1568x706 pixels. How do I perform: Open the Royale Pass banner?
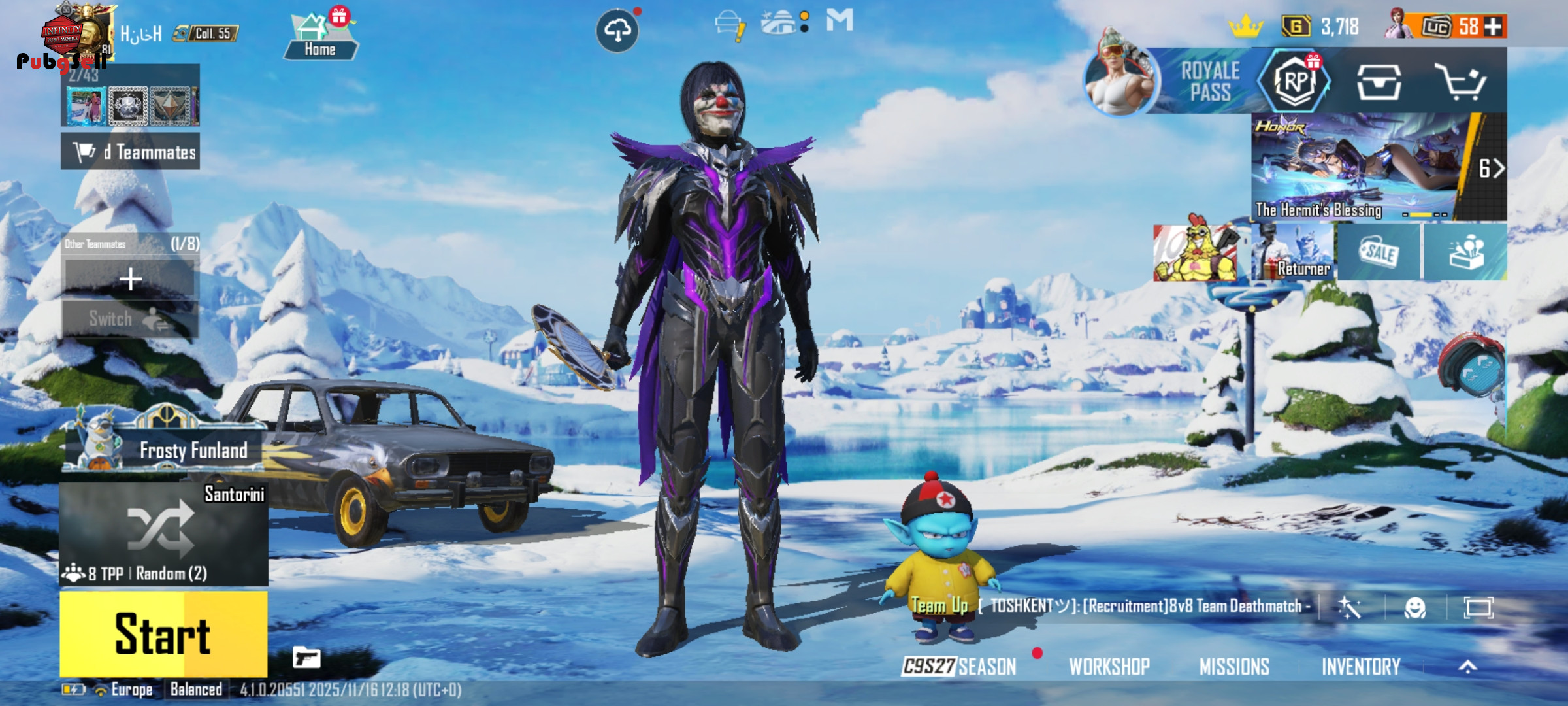(x=1209, y=82)
